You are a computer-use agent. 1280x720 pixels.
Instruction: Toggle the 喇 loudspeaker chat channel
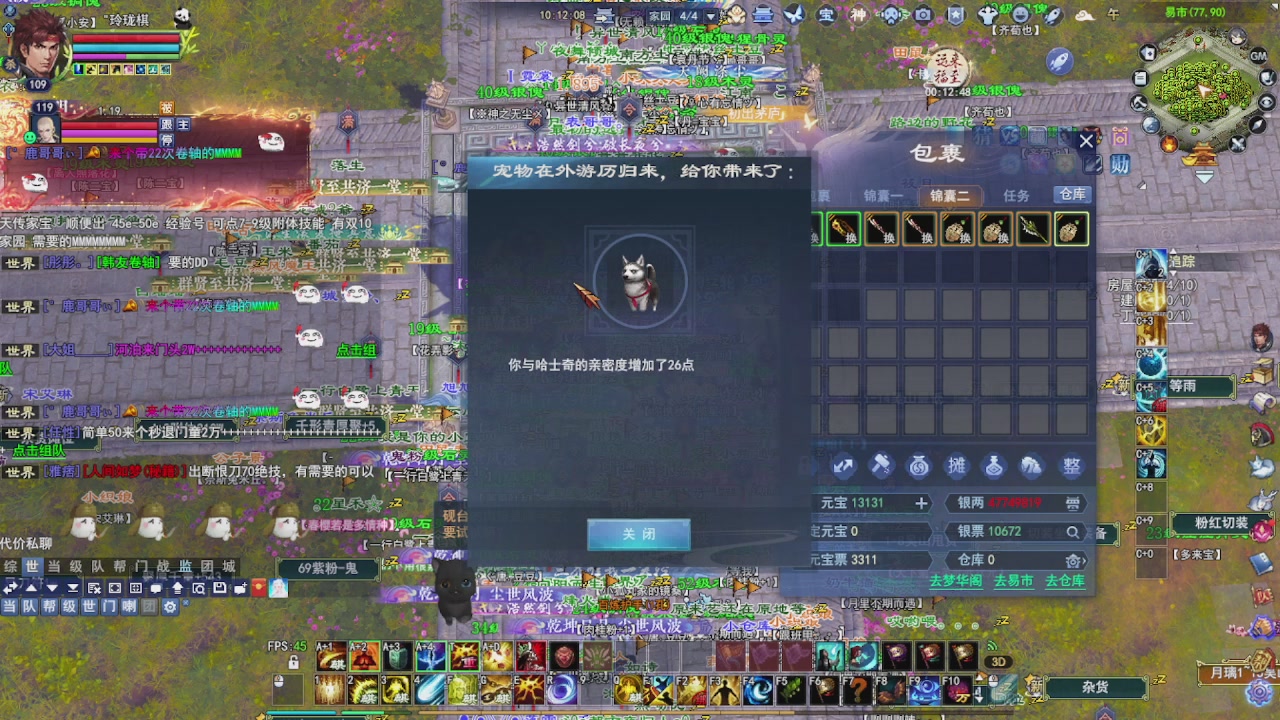(128, 607)
